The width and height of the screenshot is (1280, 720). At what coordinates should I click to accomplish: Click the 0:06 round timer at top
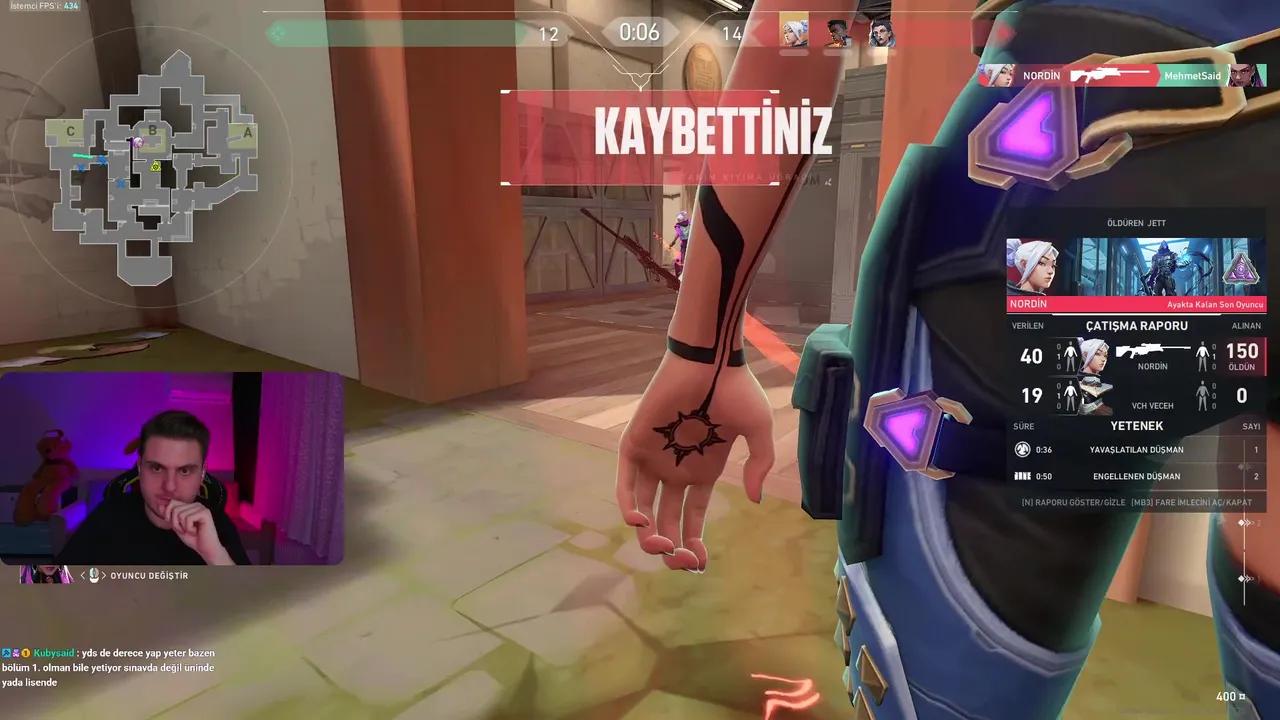[x=639, y=32]
